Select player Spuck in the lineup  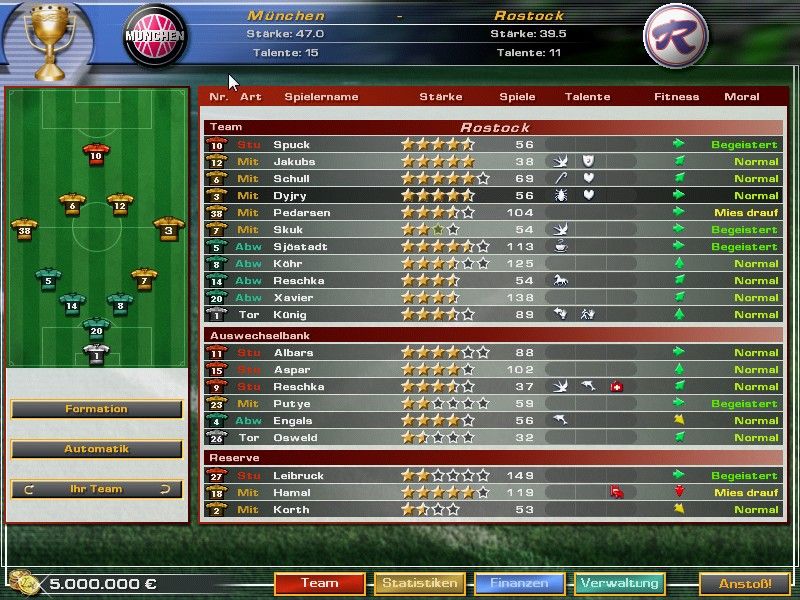pos(292,145)
